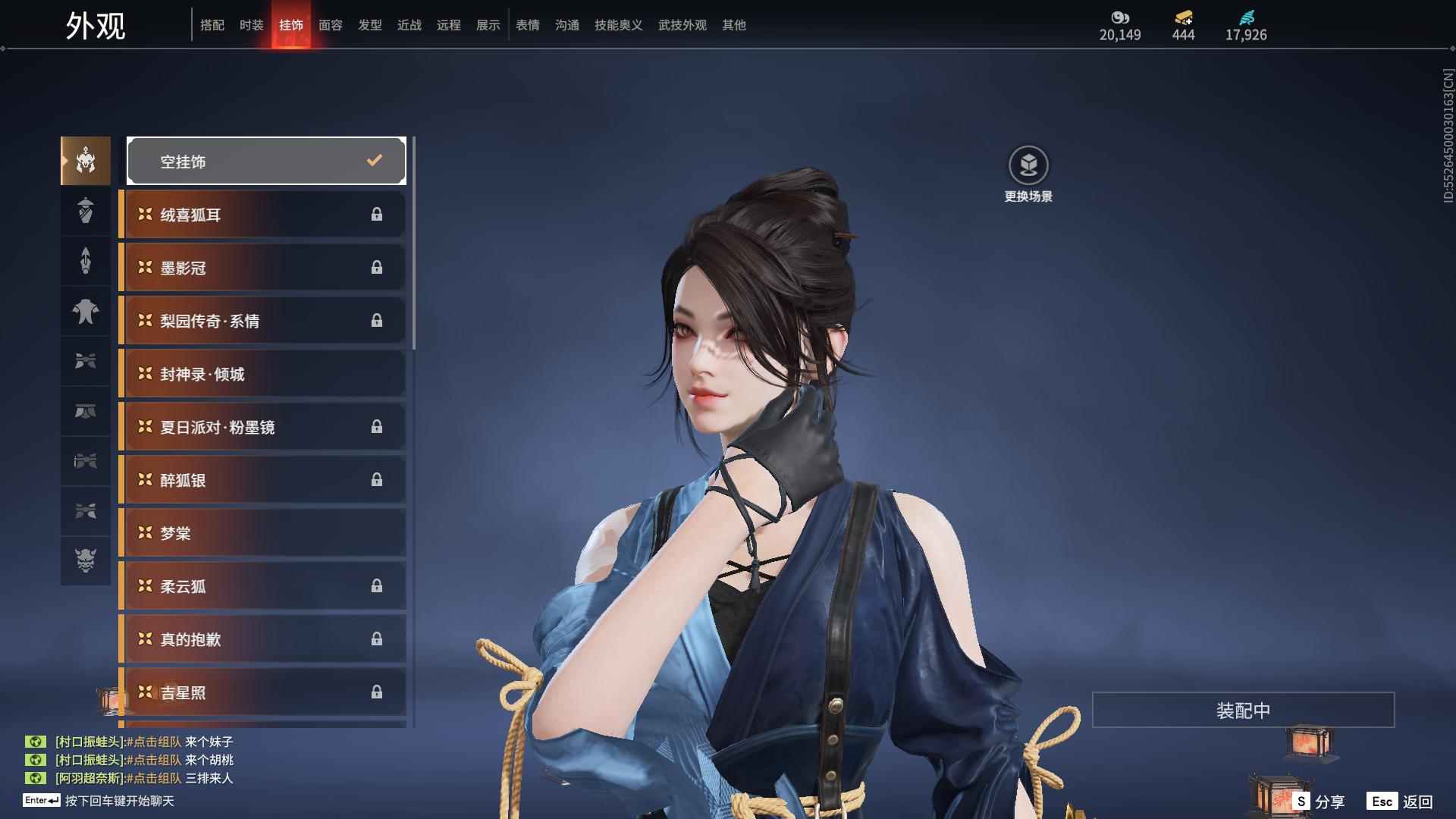This screenshot has height=819, width=1456.
Task: Click the 更换场景 scene change icon
Action: tap(1028, 165)
